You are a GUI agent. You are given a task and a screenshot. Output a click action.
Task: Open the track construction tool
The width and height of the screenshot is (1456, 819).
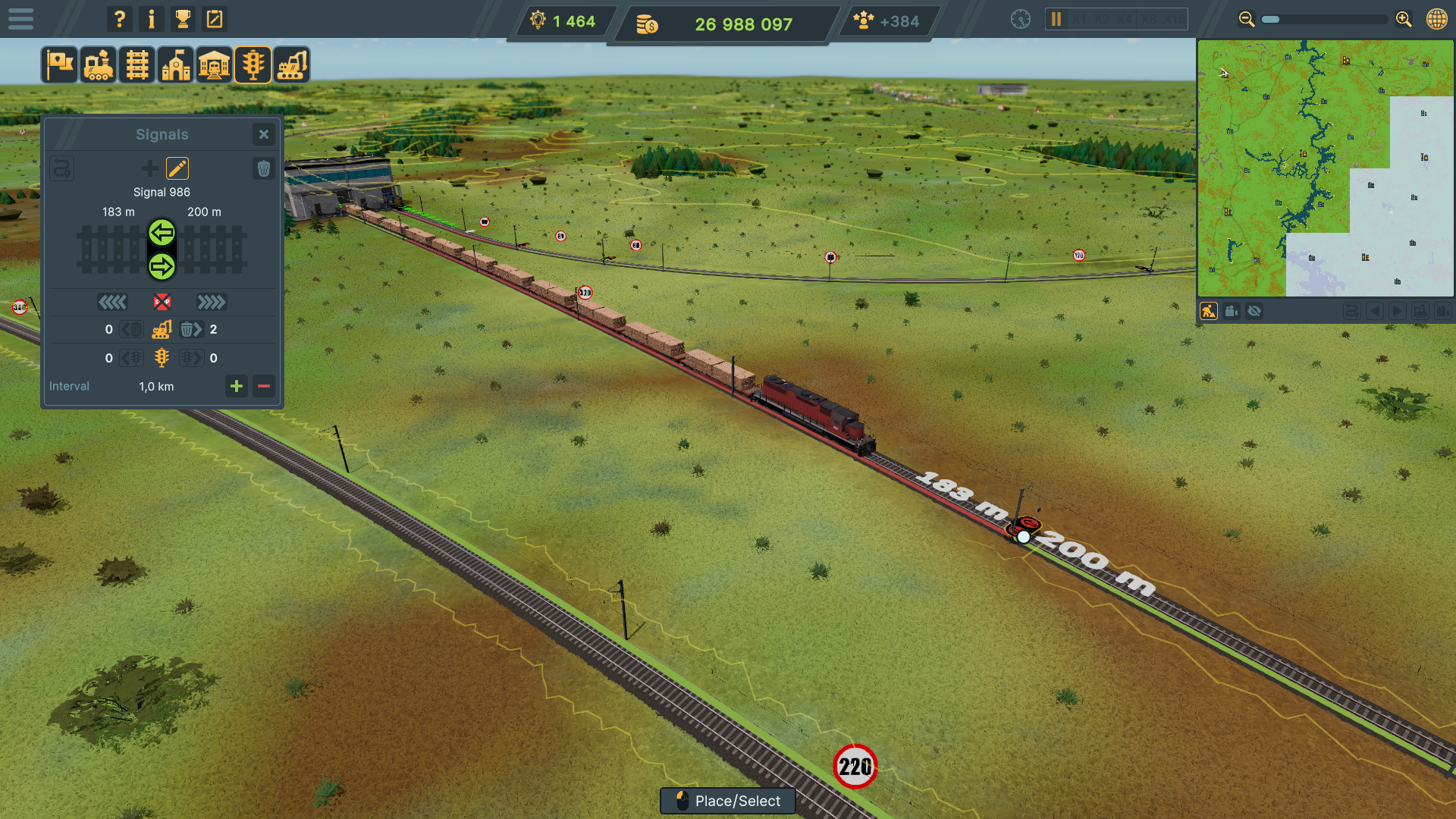click(137, 64)
